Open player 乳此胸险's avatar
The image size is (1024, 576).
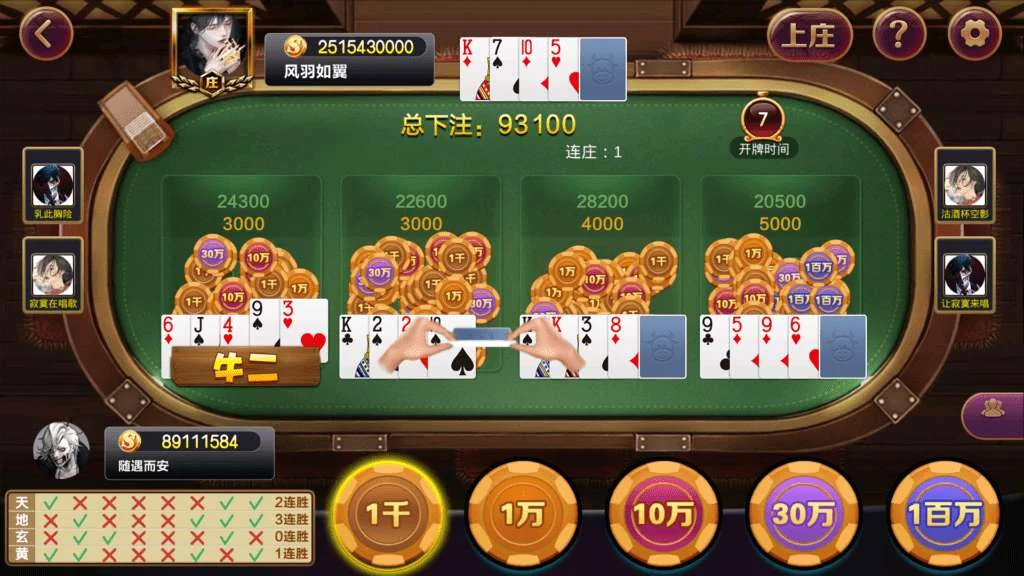pyautogui.click(x=53, y=185)
